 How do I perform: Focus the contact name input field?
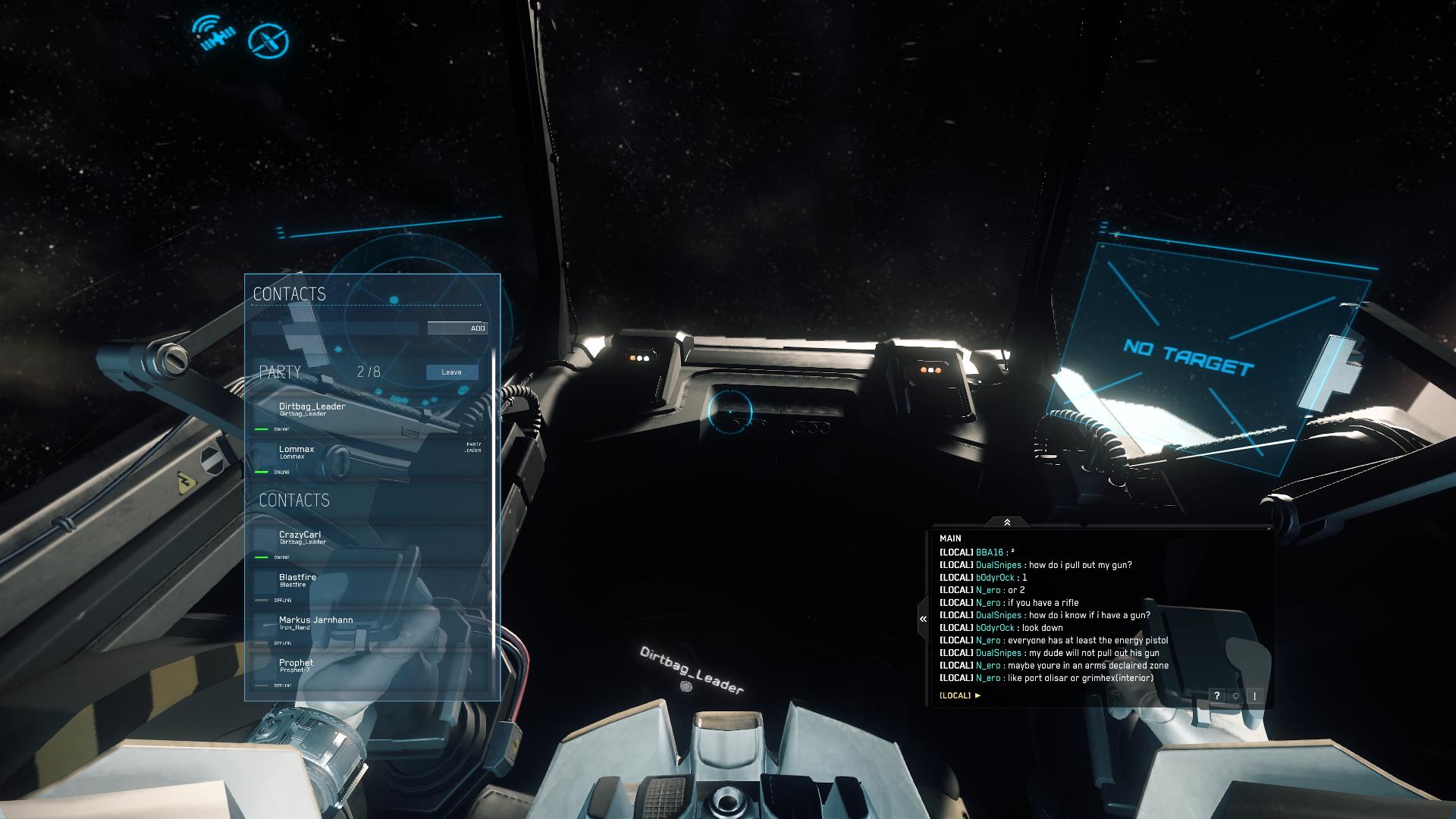[x=334, y=328]
